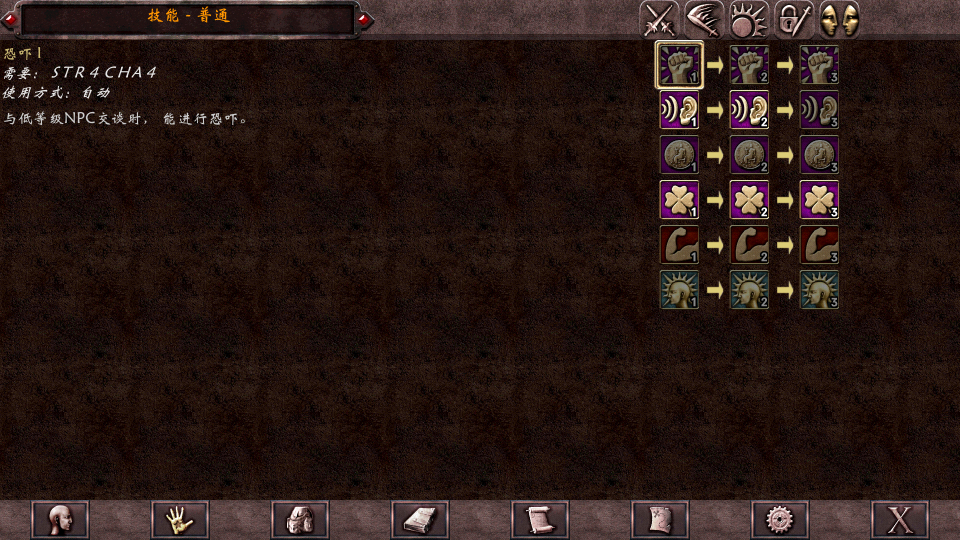Switch to the crossed swords skill tab
960x540 pixels.
(660, 20)
